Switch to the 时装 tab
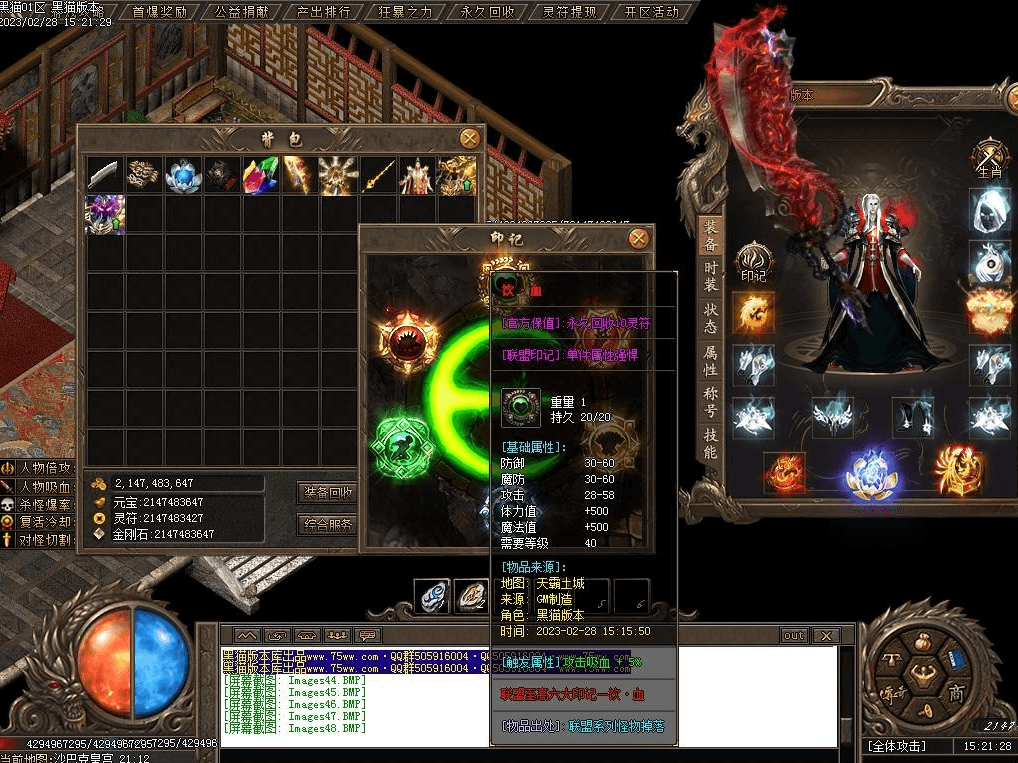This screenshot has width=1018, height=763. 709,275
